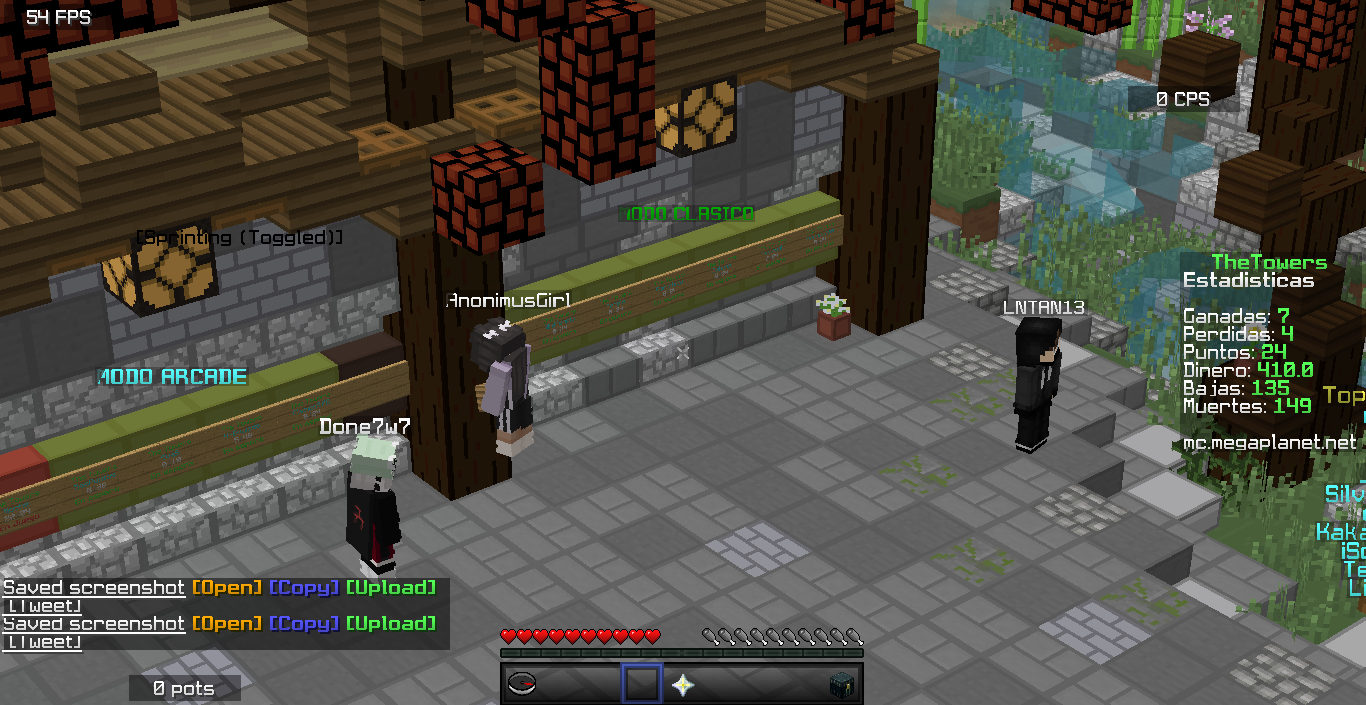Select the nether star hotbar slot
The width and height of the screenshot is (1366, 705).
[x=683, y=685]
